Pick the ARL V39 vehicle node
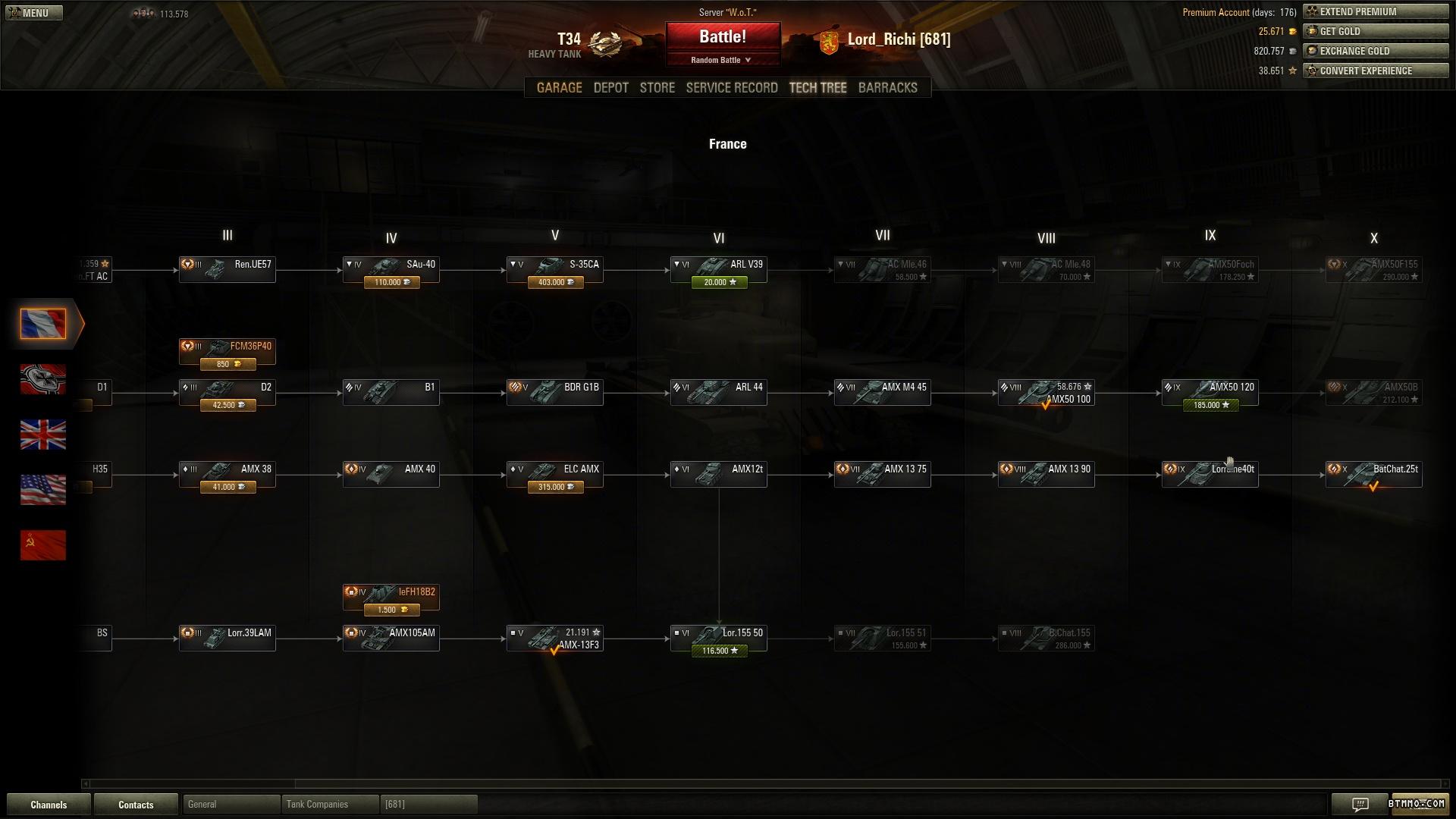The height and width of the screenshot is (819, 1456). coord(718,269)
